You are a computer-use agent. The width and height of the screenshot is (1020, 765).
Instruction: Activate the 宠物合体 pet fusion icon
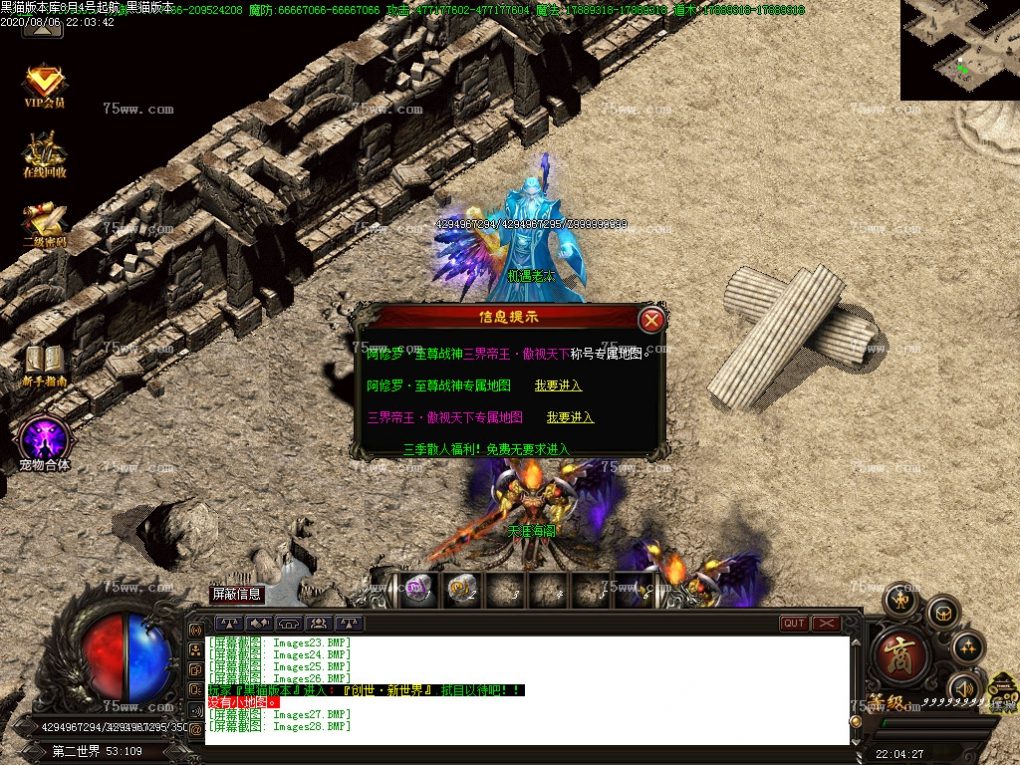(45, 440)
